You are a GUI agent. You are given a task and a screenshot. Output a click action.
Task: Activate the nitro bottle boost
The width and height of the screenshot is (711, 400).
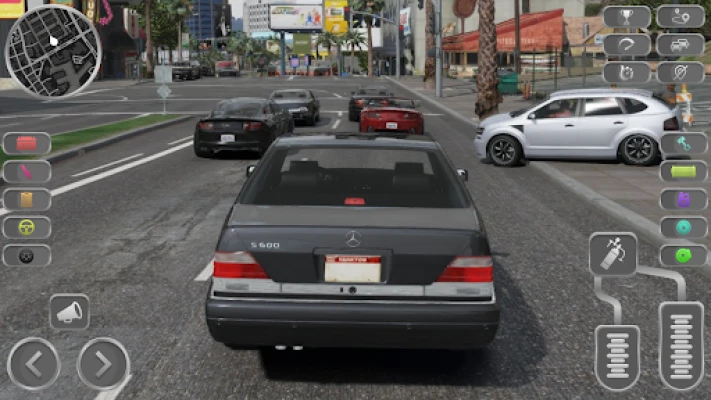click(x=613, y=254)
